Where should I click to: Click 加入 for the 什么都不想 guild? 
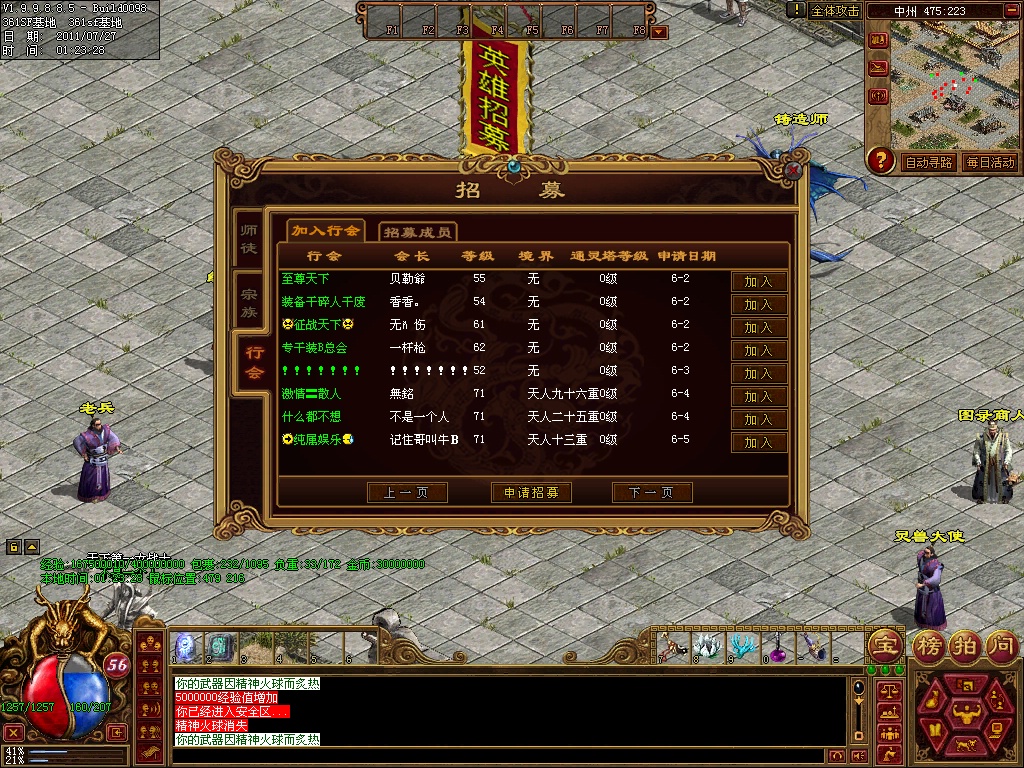pos(759,420)
